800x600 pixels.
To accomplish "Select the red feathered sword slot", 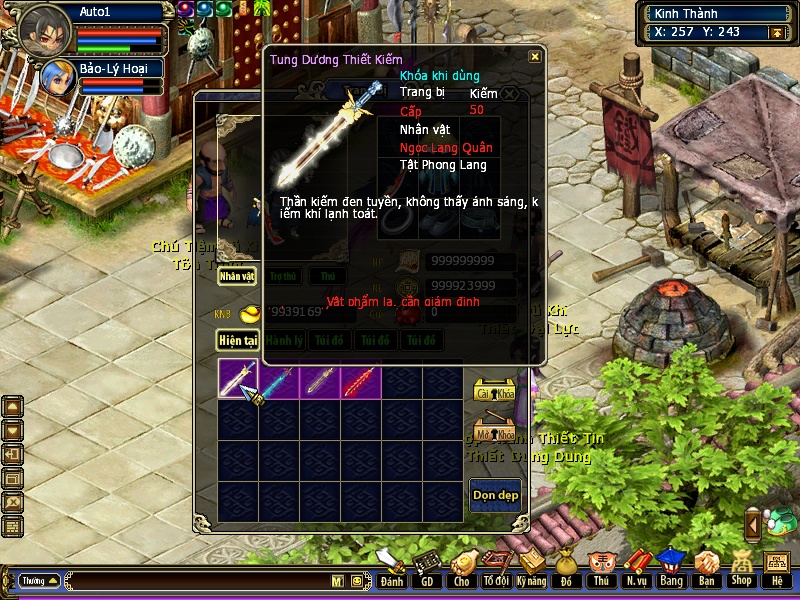I will 360,381.
